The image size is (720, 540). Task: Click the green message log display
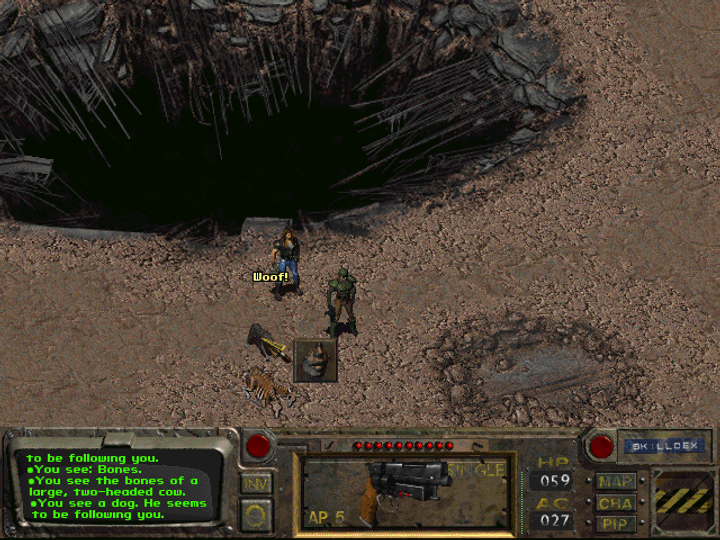tap(118, 486)
